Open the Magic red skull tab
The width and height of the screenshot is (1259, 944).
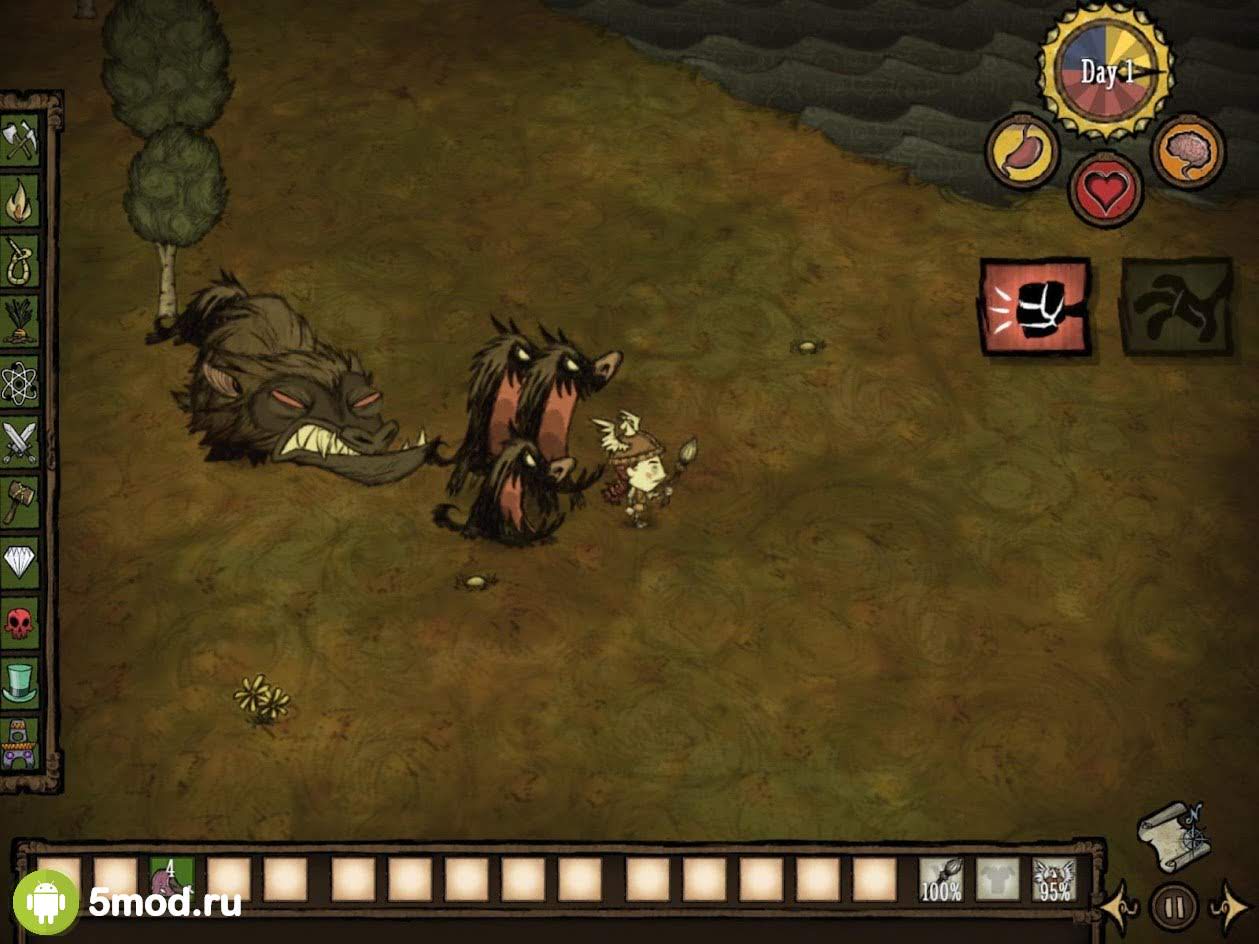20,622
